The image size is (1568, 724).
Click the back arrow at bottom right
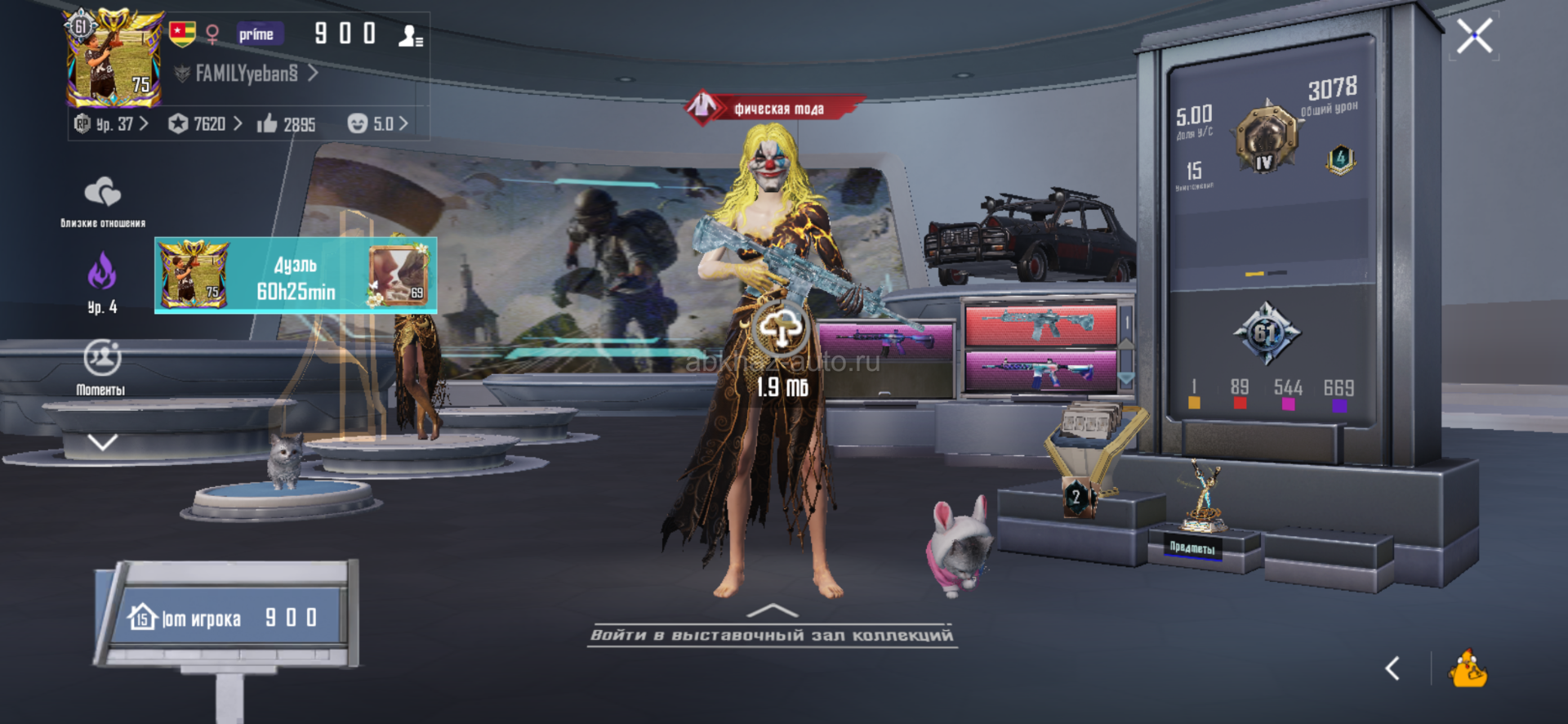coord(1393,668)
